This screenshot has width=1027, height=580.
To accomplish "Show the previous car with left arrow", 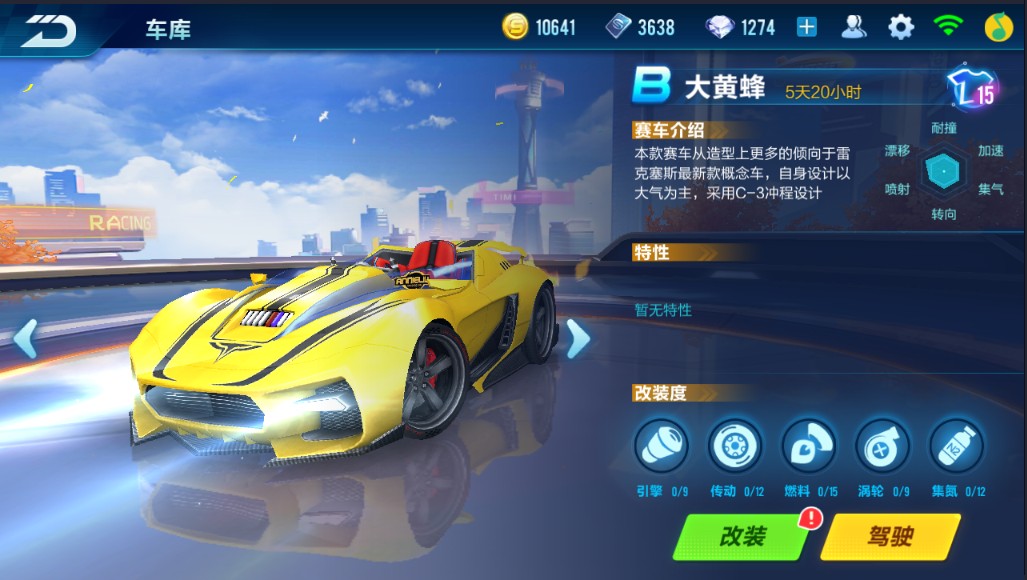I will (x=25, y=339).
